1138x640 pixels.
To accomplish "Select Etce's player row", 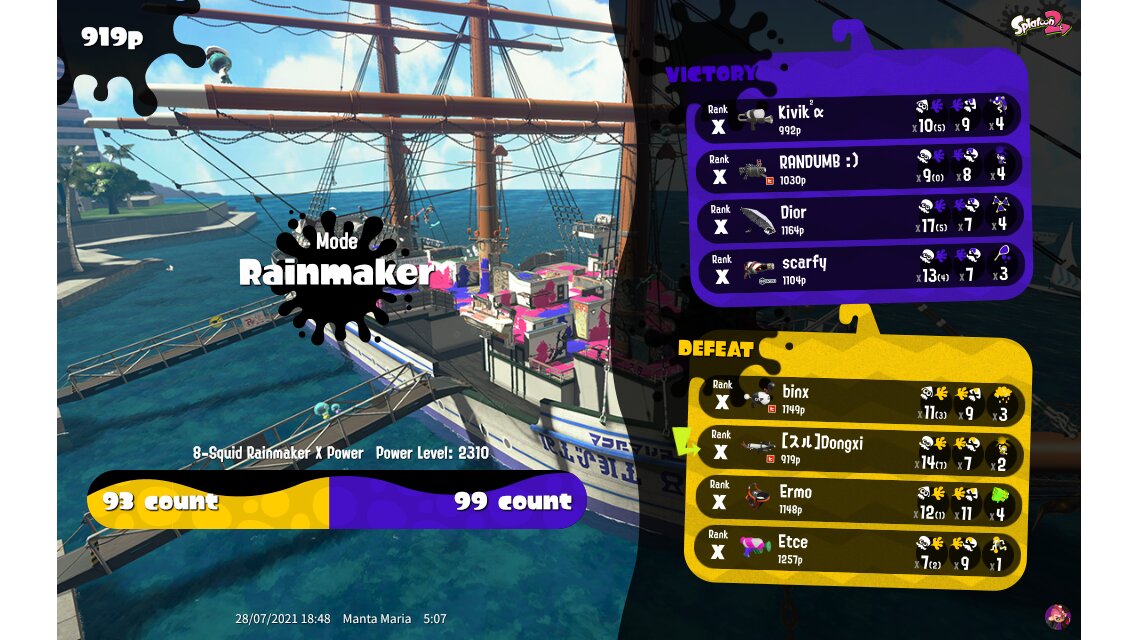I will [x=858, y=549].
